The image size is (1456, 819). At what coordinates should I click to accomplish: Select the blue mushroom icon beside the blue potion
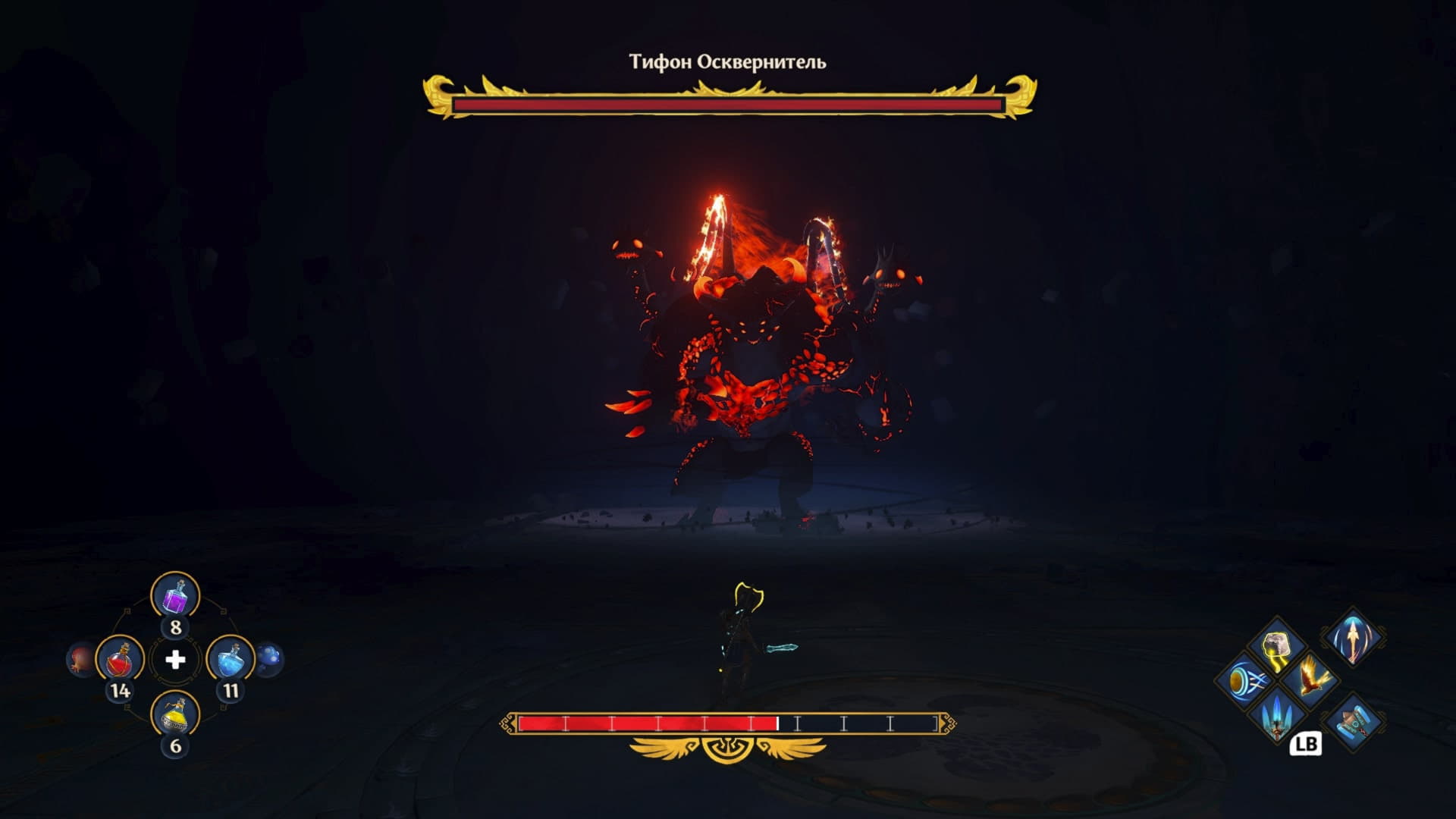(x=269, y=659)
